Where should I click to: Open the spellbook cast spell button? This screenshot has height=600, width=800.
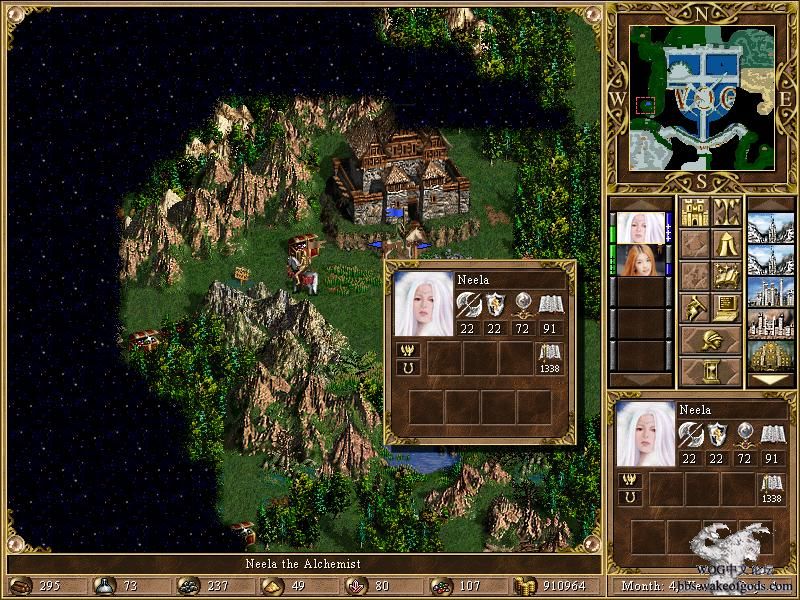click(726, 275)
